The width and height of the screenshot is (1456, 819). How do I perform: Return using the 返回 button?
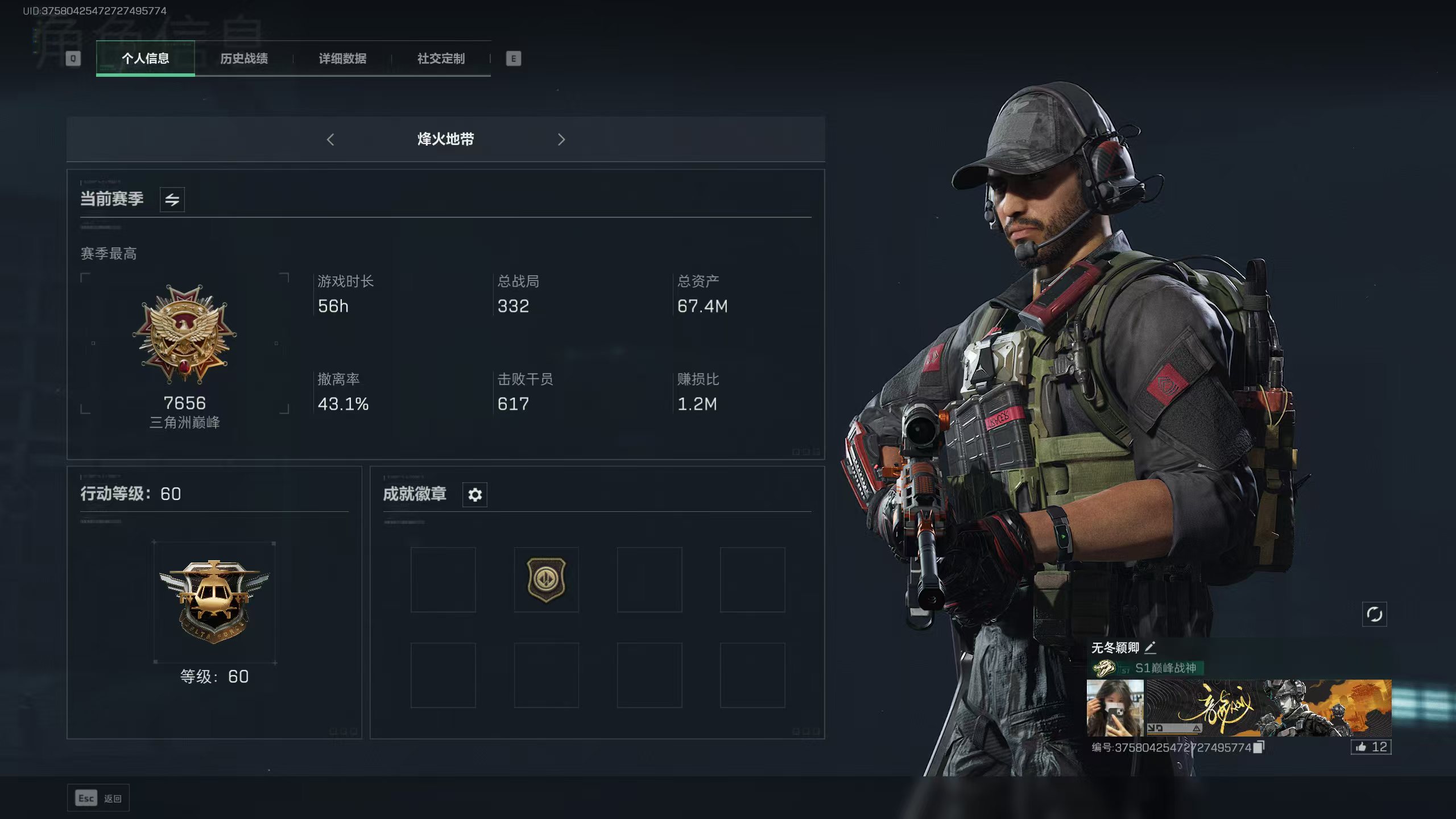98,799
